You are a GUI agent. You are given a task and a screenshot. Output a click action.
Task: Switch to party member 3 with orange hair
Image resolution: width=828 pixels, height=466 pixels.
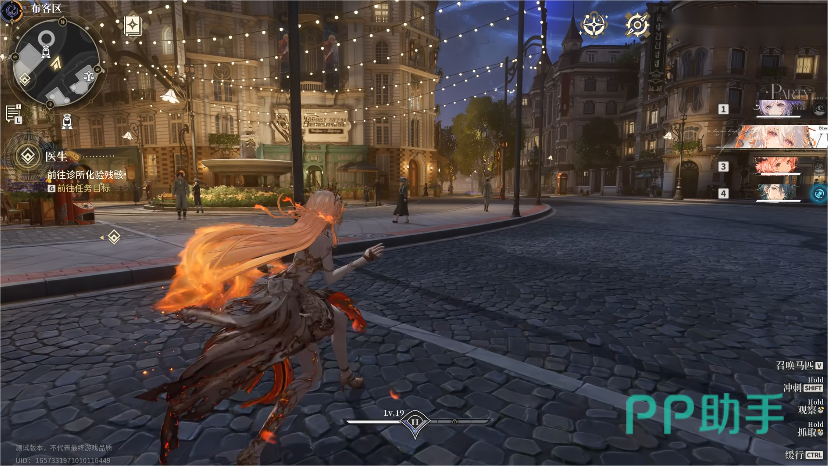pos(782,165)
